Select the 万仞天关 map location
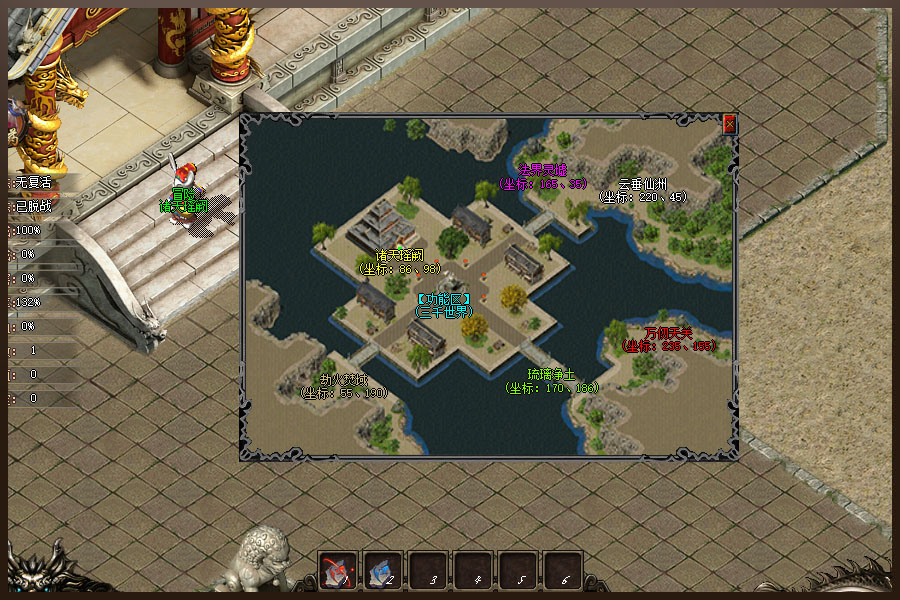Image resolution: width=900 pixels, height=600 pixels. tap(669, 339)
